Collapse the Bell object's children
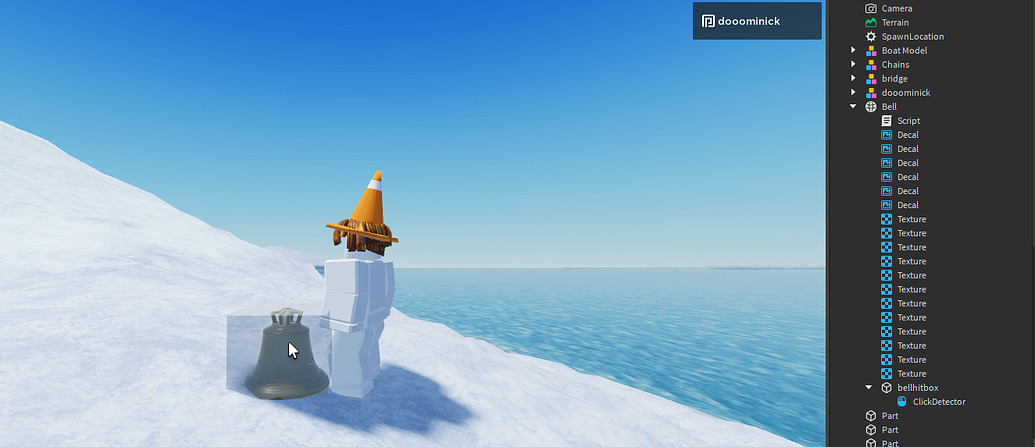This screenshot has height=447, width=1035. tap(853, 106)
